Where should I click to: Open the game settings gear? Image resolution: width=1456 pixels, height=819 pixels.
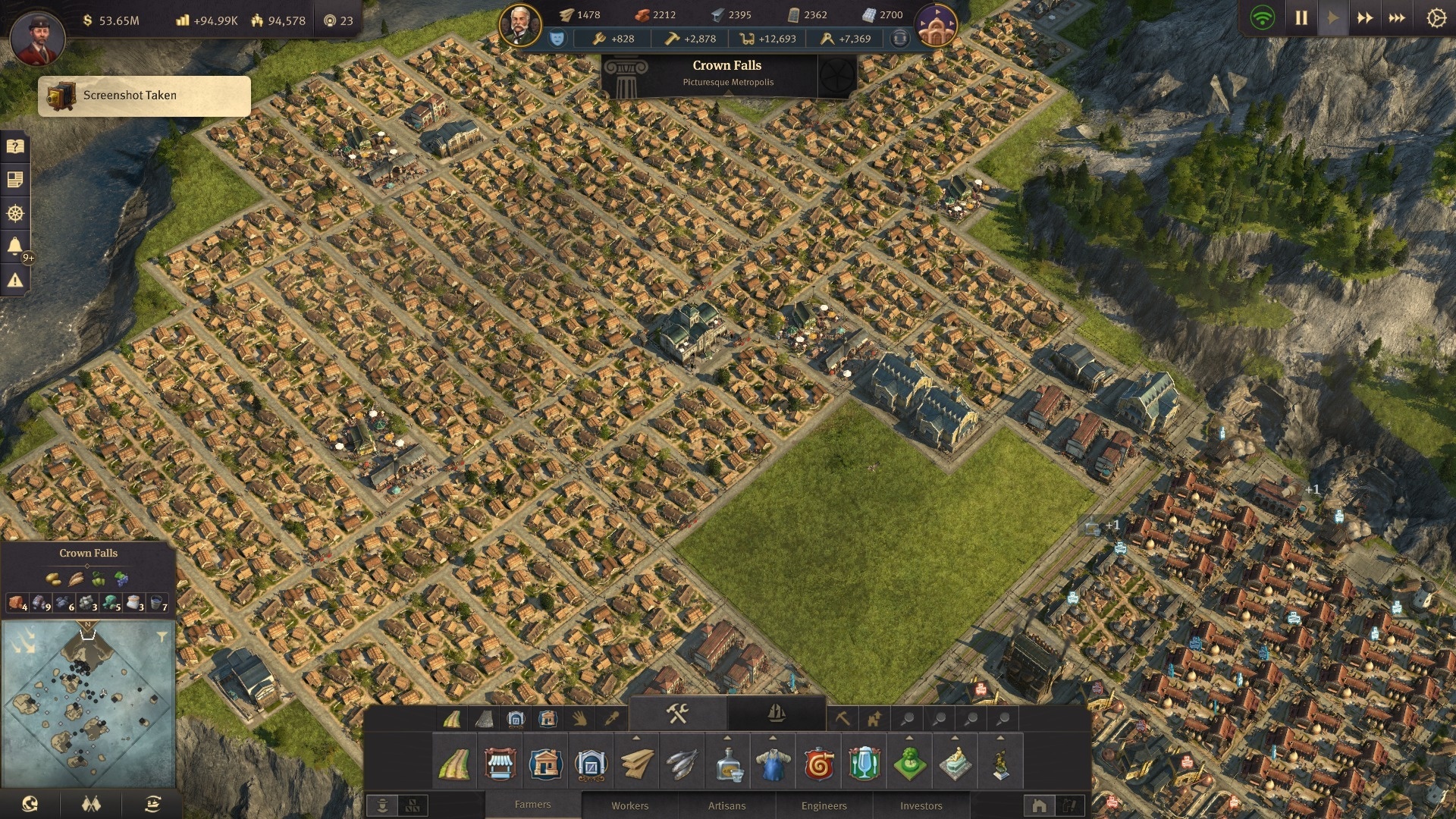click(1436, 17)
